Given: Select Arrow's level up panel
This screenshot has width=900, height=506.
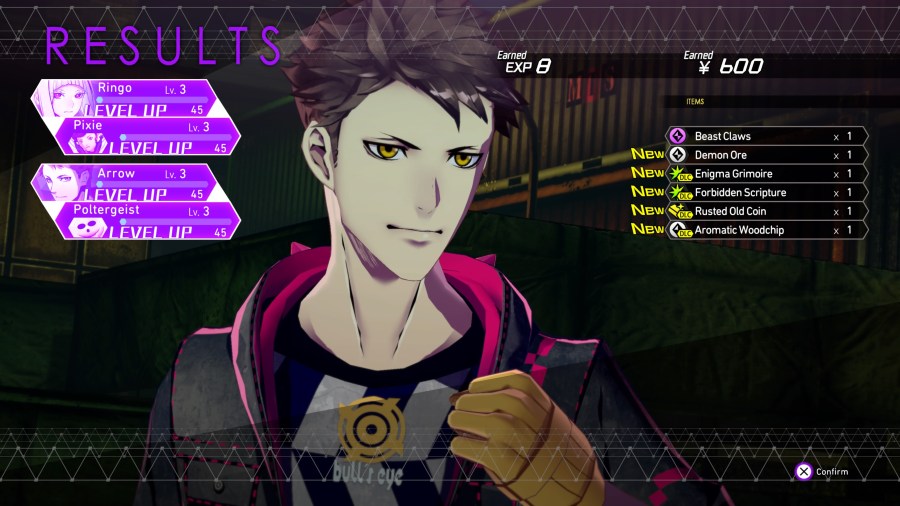Looking at the screenshot, I should [x=150, y=182].
